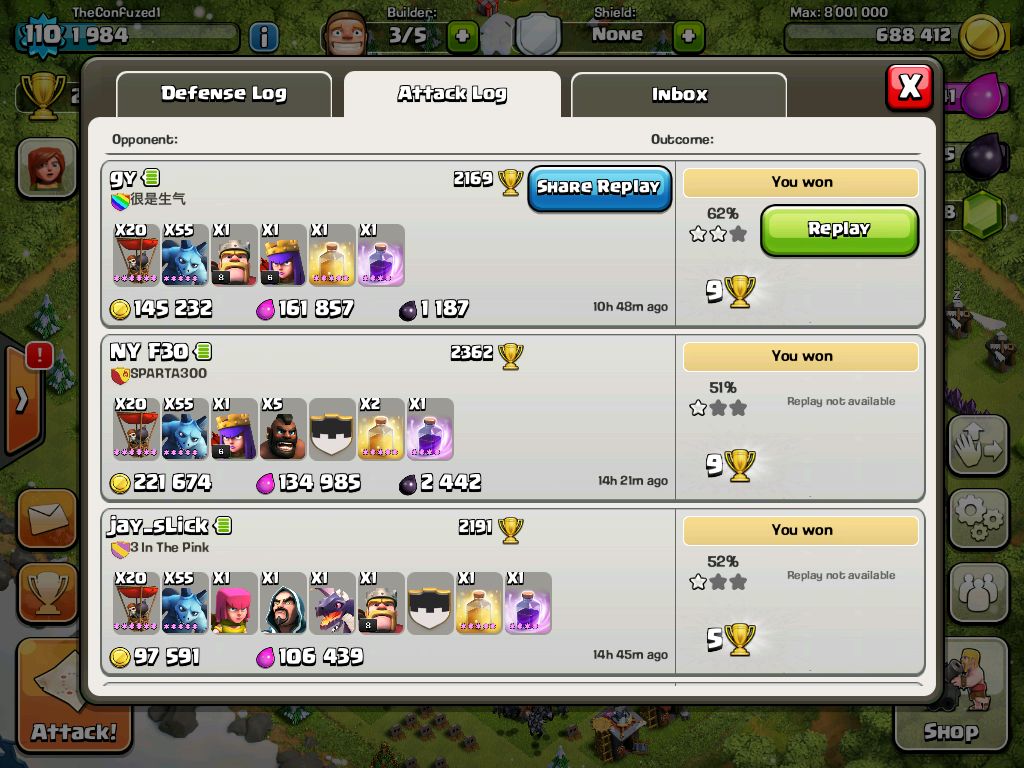Share Replay of the gy attack

pyautogui.click(x=599, y=187)
